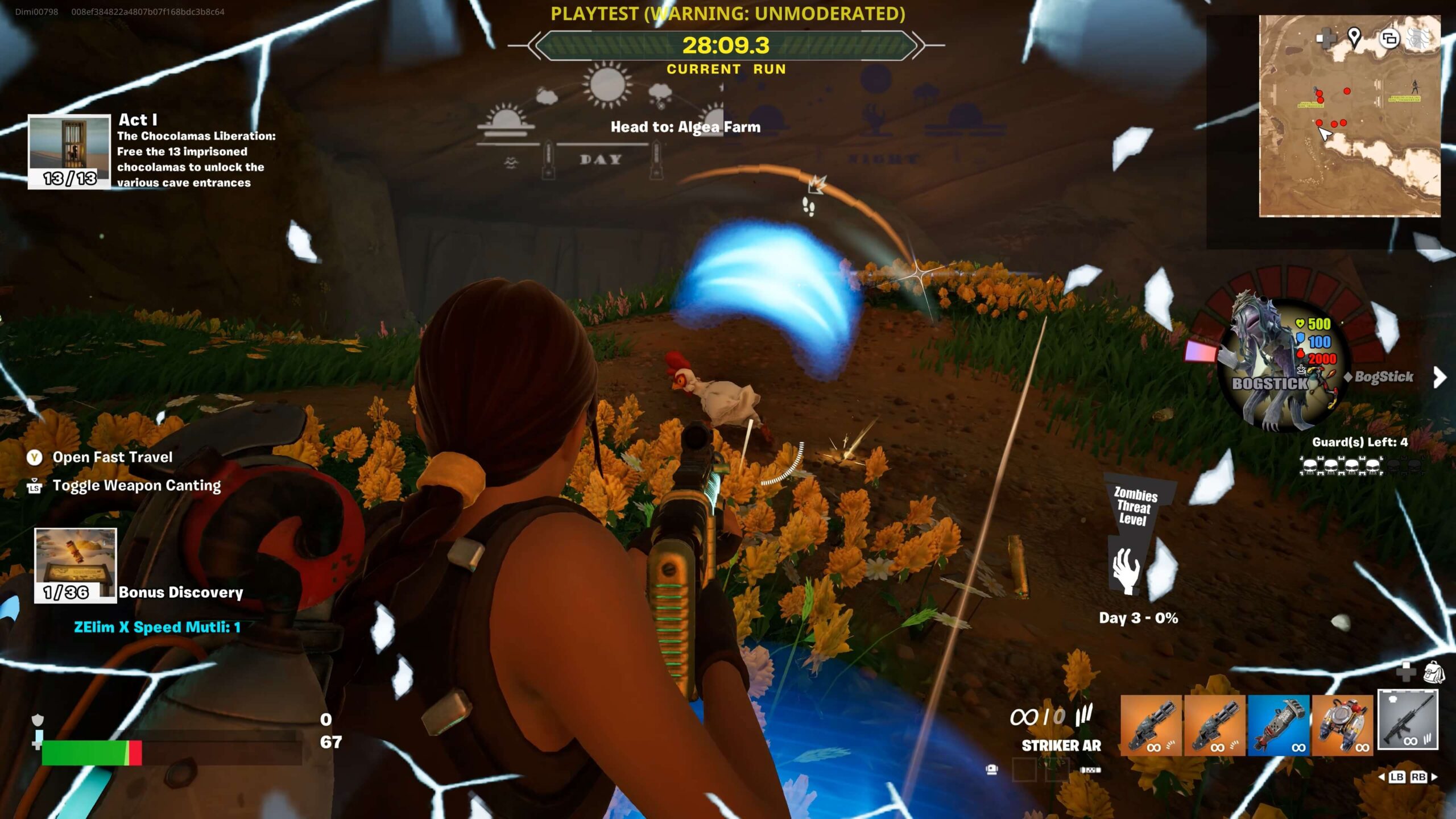Choose the blue-rarity gauntlet weapon slot

tap(1279, 725)
